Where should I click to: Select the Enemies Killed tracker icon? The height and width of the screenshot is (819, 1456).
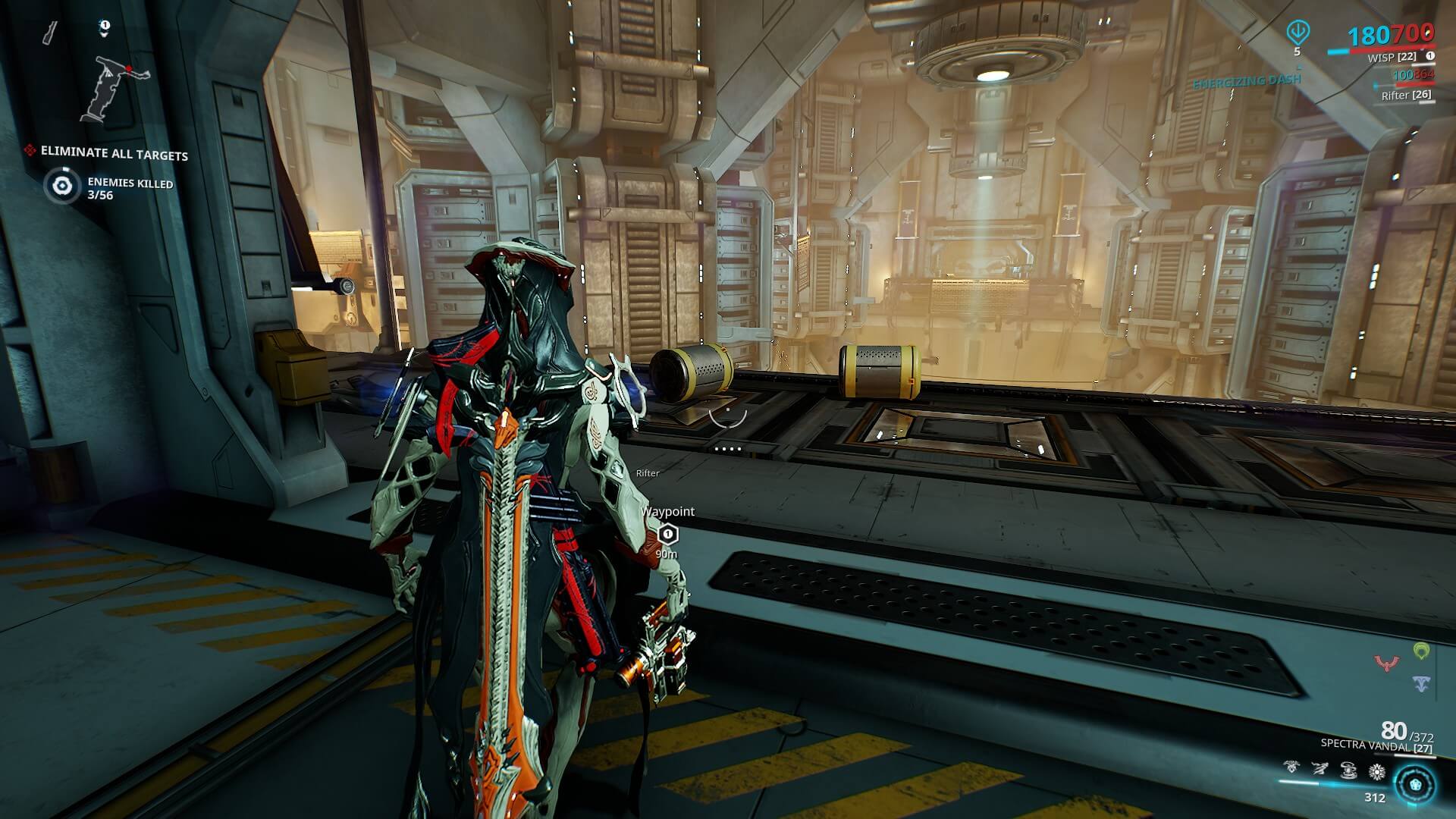pyautogui.click(x=62, y=186)
